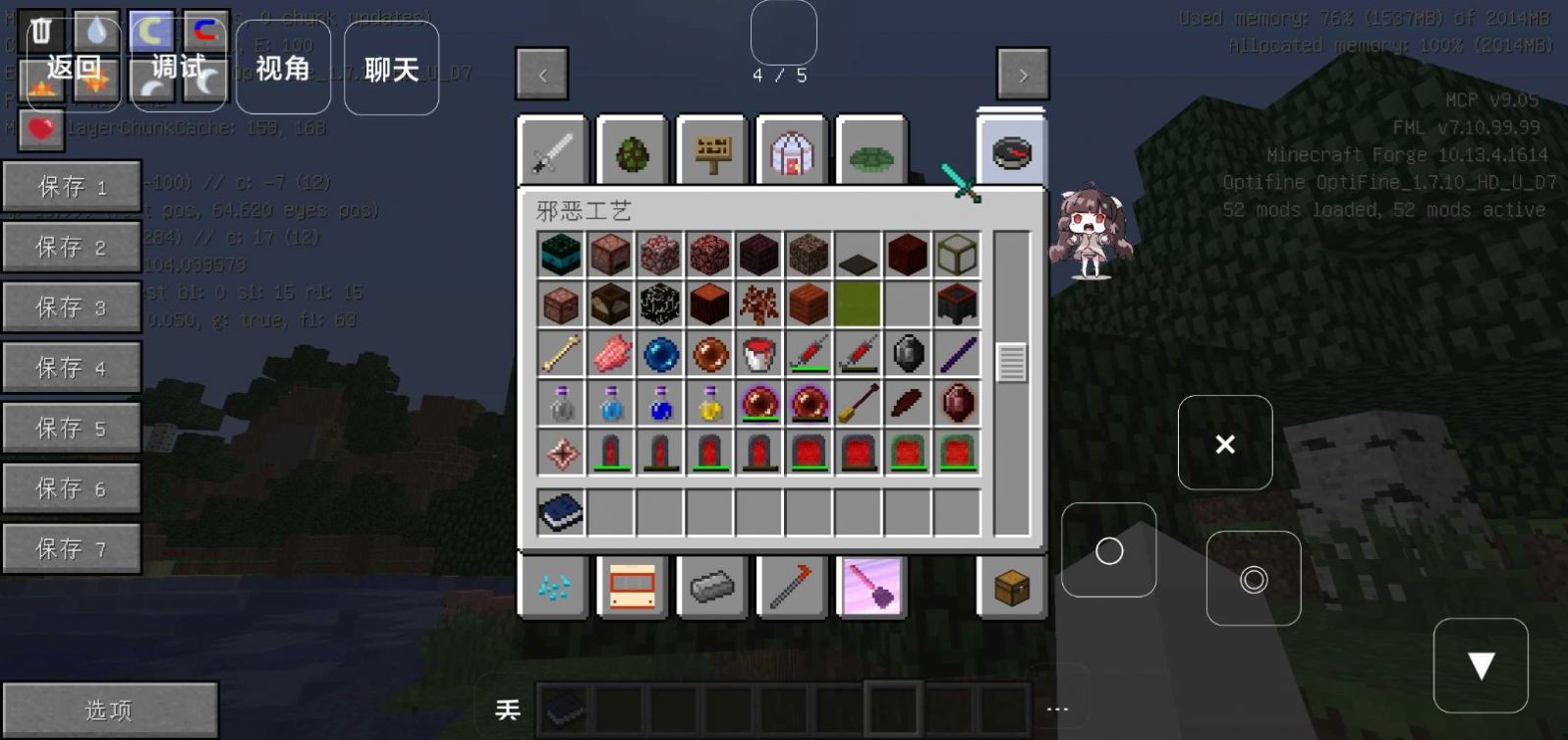Tap the X touch control button
This screenshot has height=740, width=1568.
click(x=1225, y=443)
